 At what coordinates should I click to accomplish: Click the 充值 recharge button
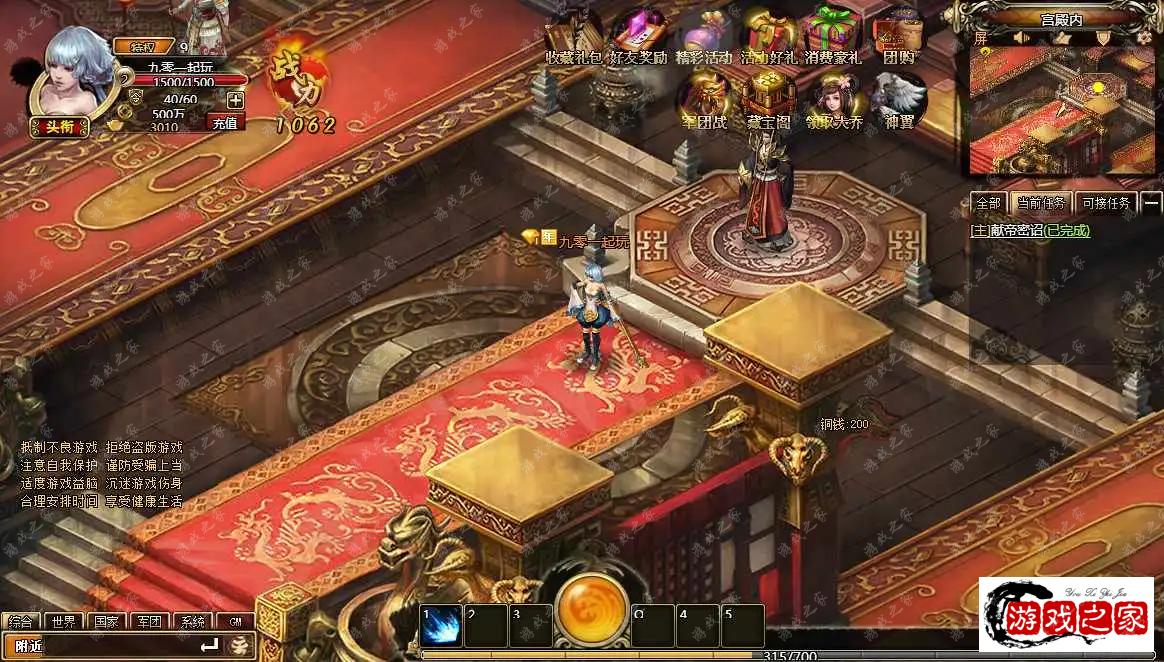pyautogui.click(x=225, y=122)
